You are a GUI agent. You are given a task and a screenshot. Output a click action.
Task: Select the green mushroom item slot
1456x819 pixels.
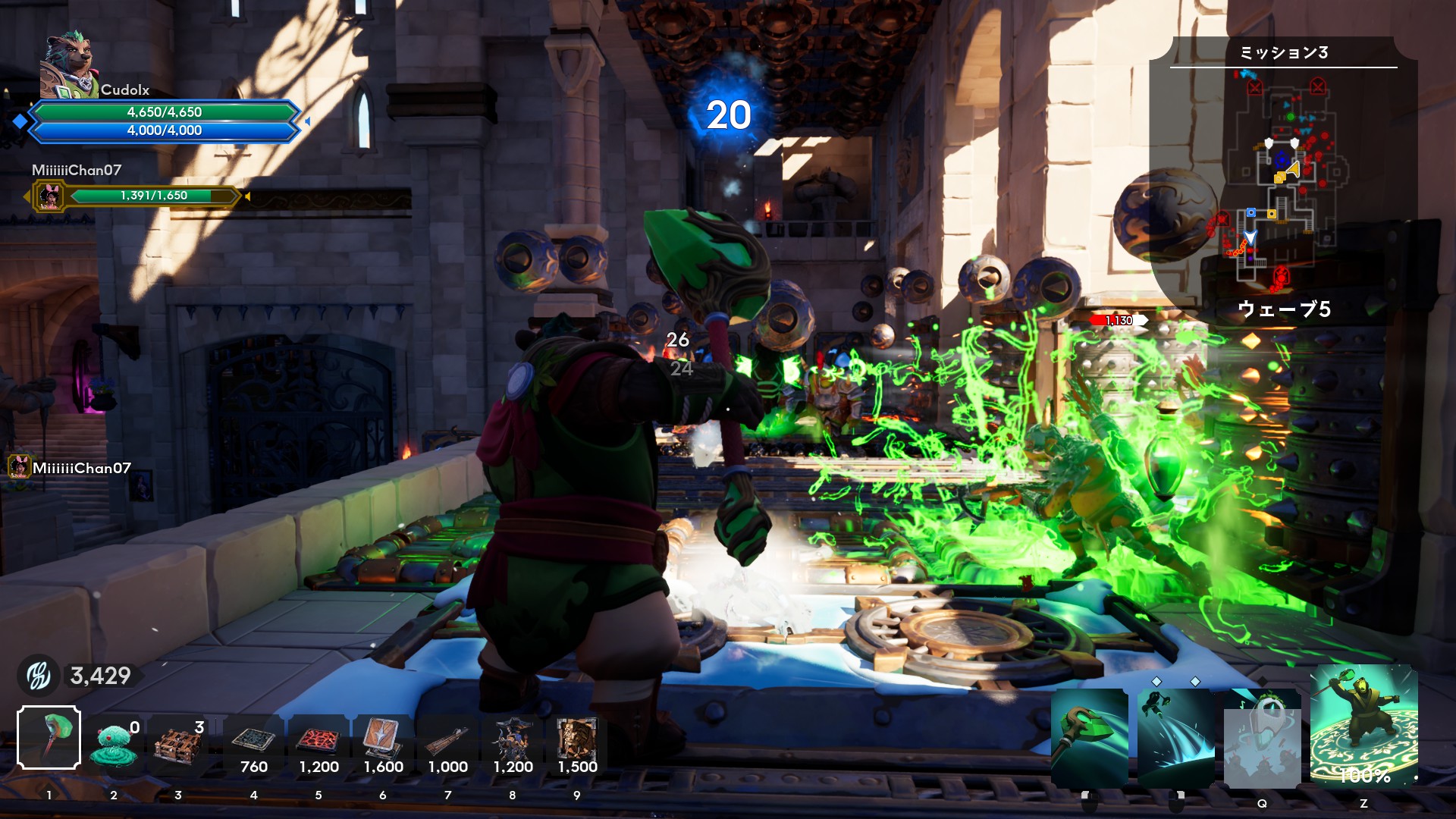114,743
